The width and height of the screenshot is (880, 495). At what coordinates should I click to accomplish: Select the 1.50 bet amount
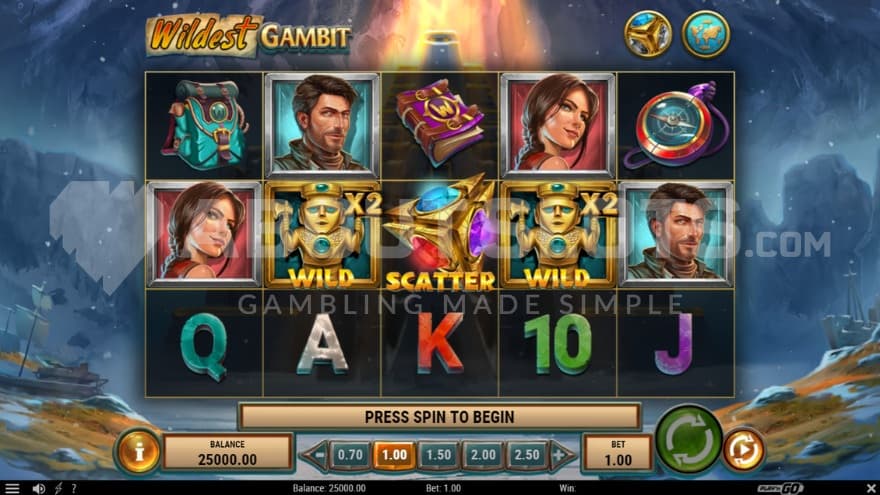pos(438,455)
